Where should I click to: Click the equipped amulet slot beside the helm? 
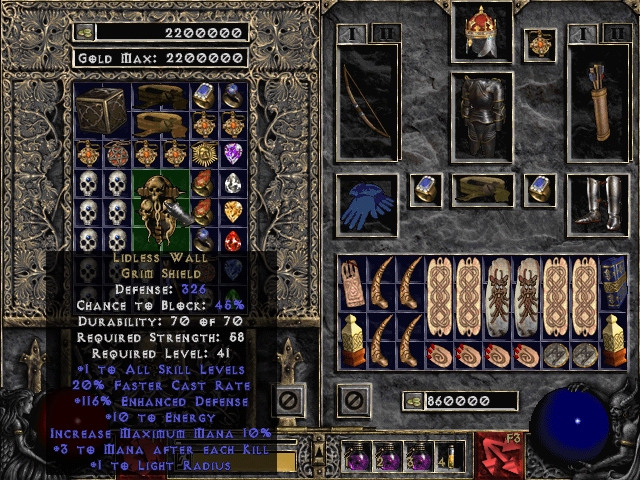(540, 45)
